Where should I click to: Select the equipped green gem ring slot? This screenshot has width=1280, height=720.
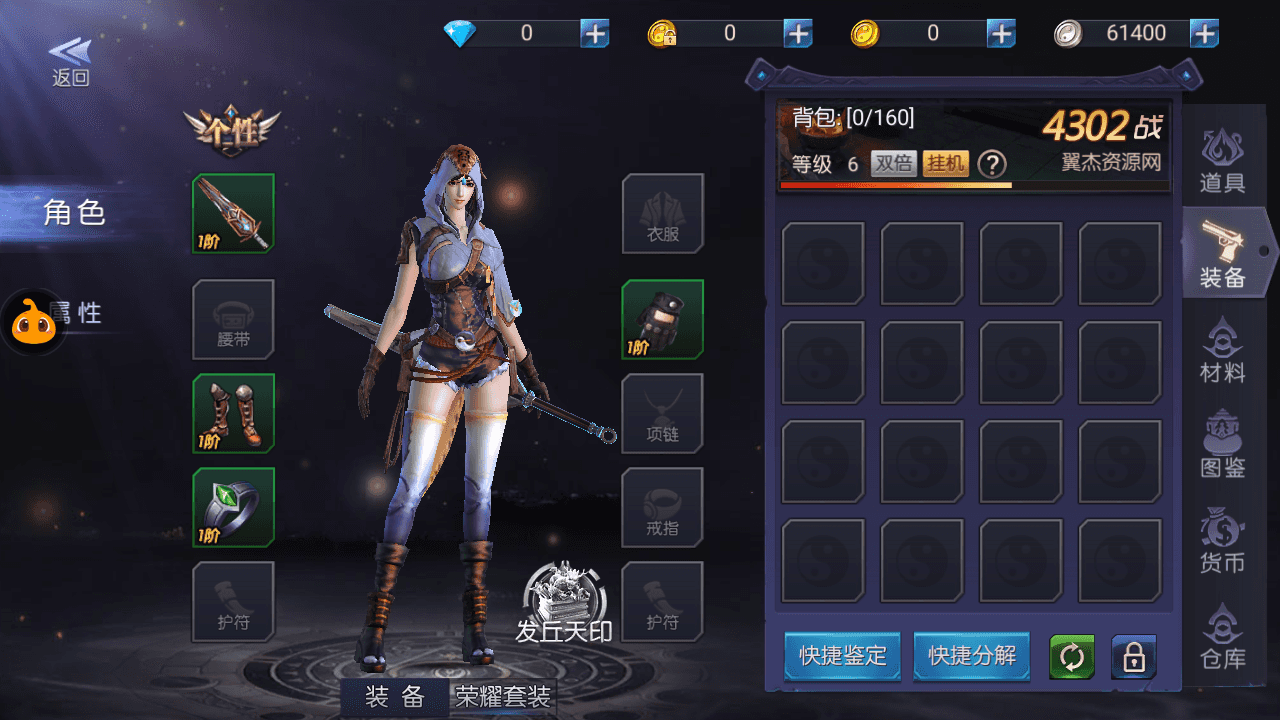(233, 507)
